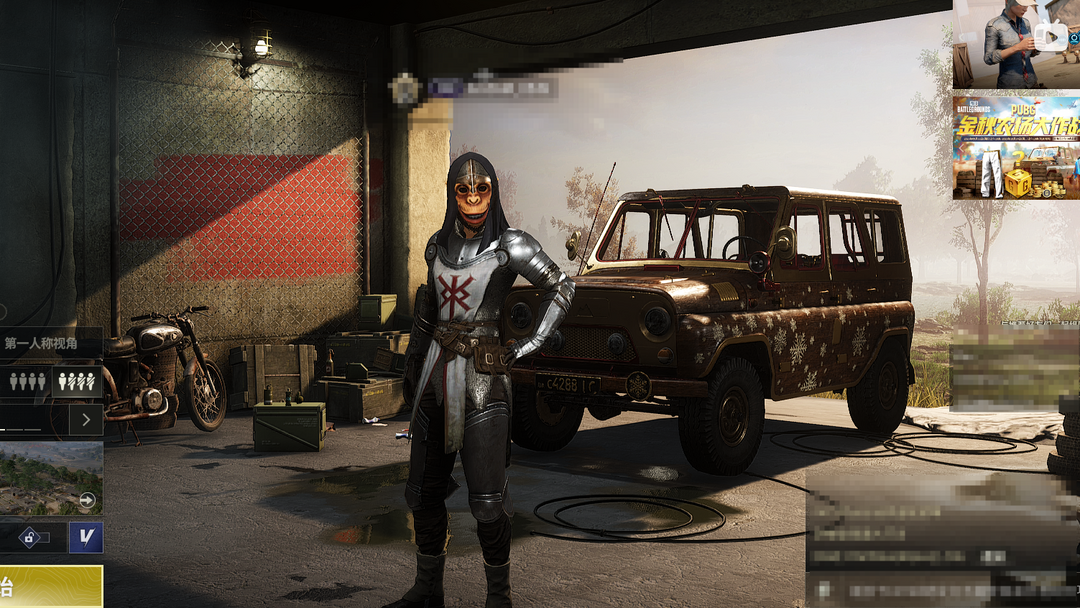This screenshot has width=1080, height=608.
Task: Open the character video banner at top
Action: point(1015,44)
